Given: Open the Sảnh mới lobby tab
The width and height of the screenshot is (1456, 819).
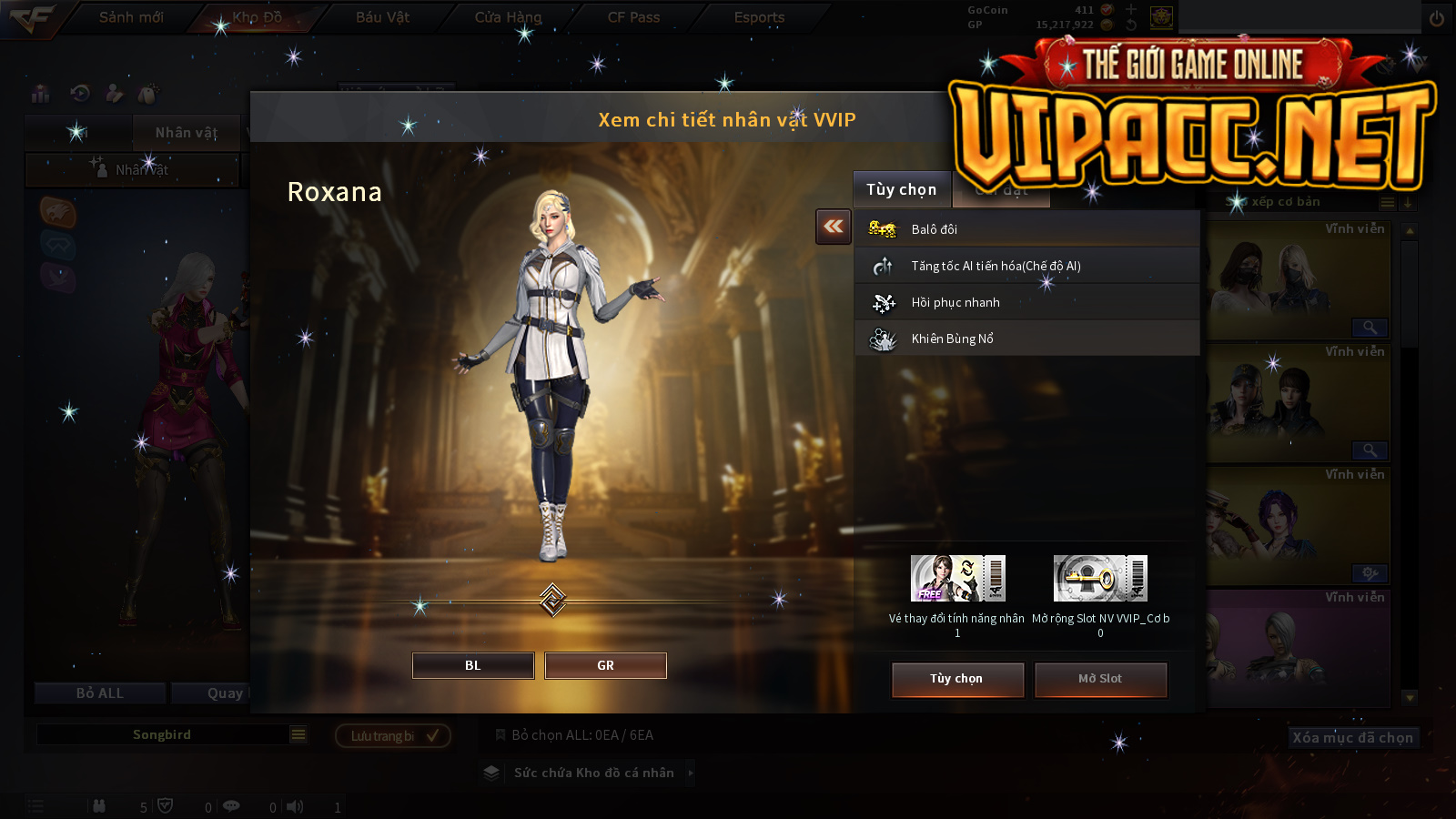Looking at the screenshot, I should point(131,17).
